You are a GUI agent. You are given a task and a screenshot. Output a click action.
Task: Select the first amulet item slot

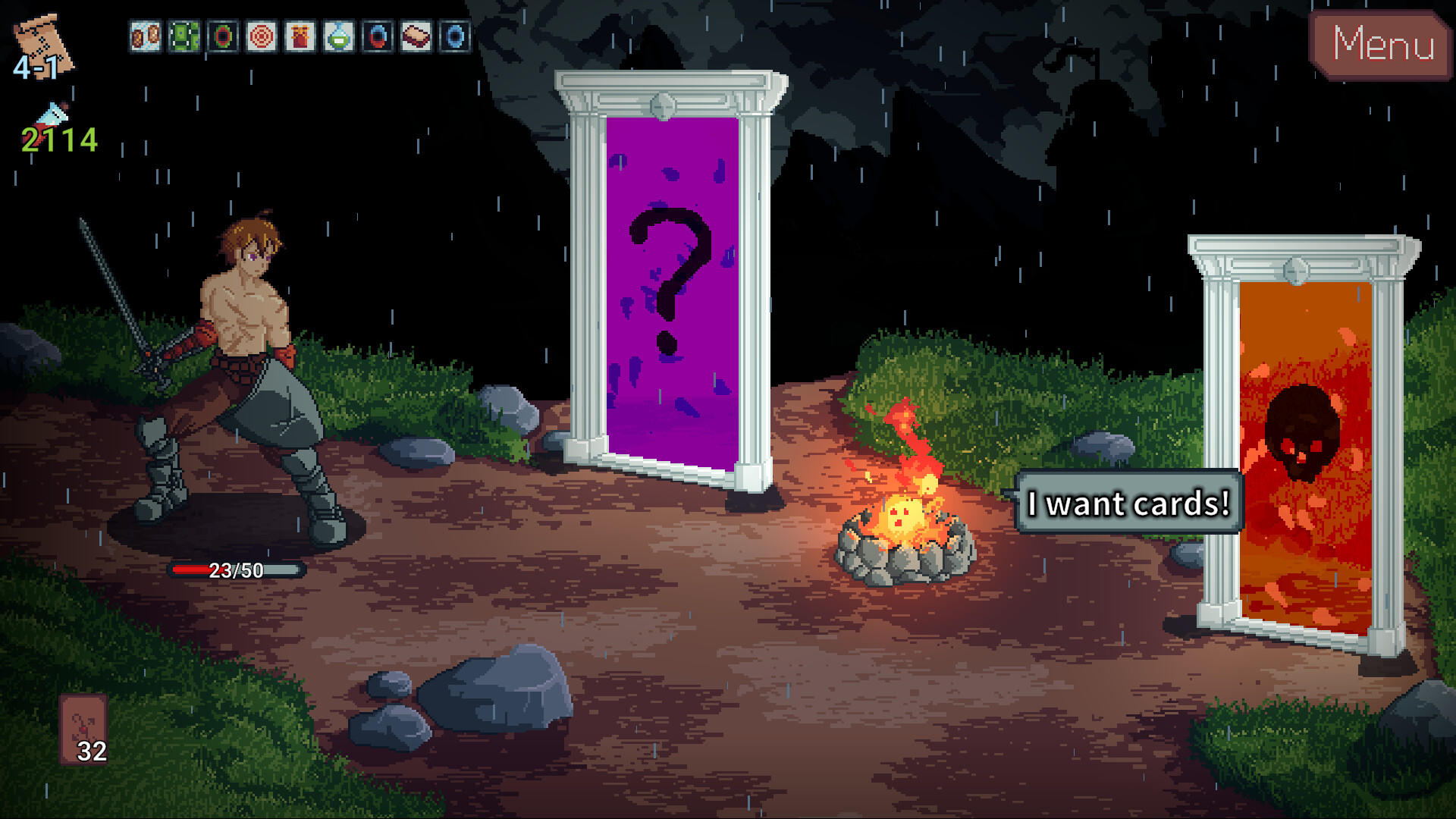pos(144,34)
